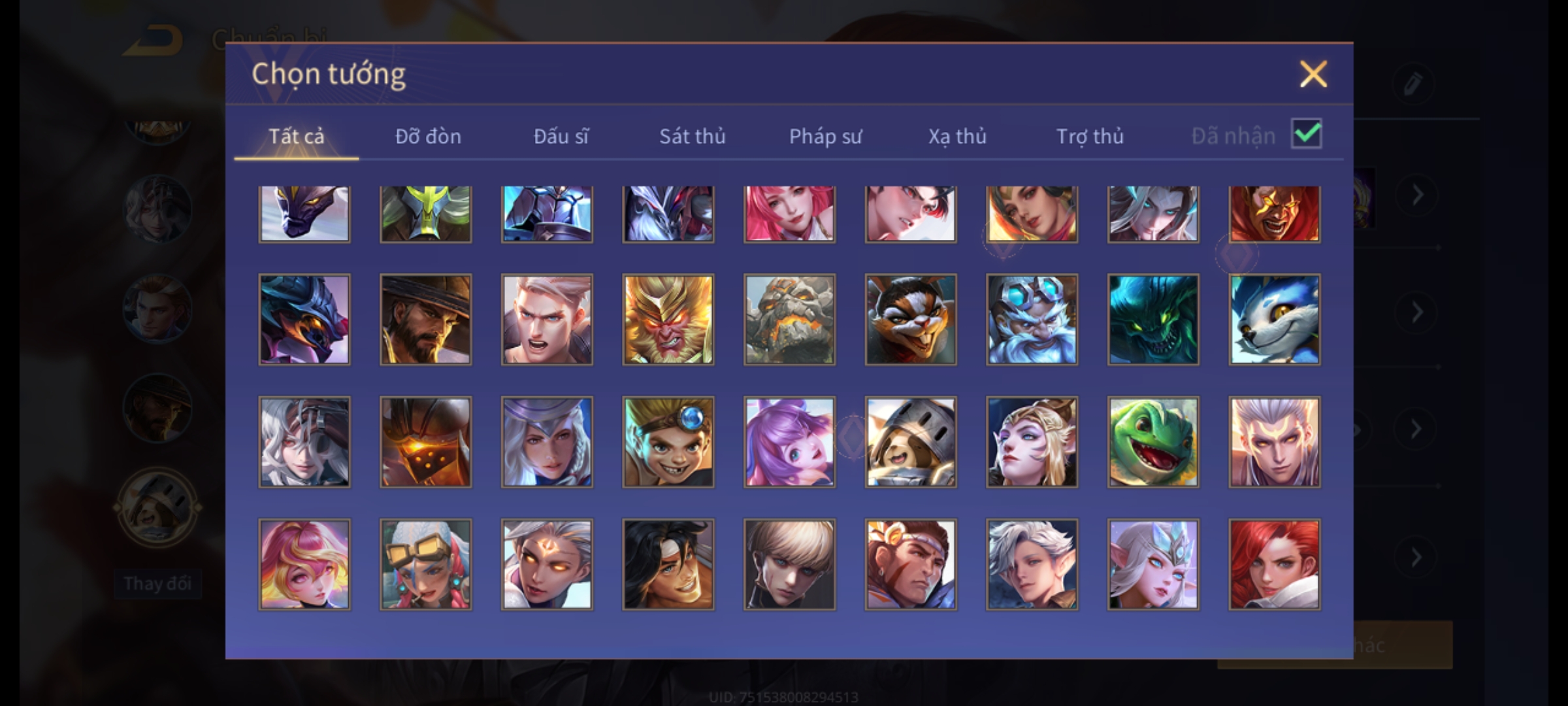Switch to the Đỡ đòn tab
Viewport: 1568px width, 706px height.
click(428, 136)
